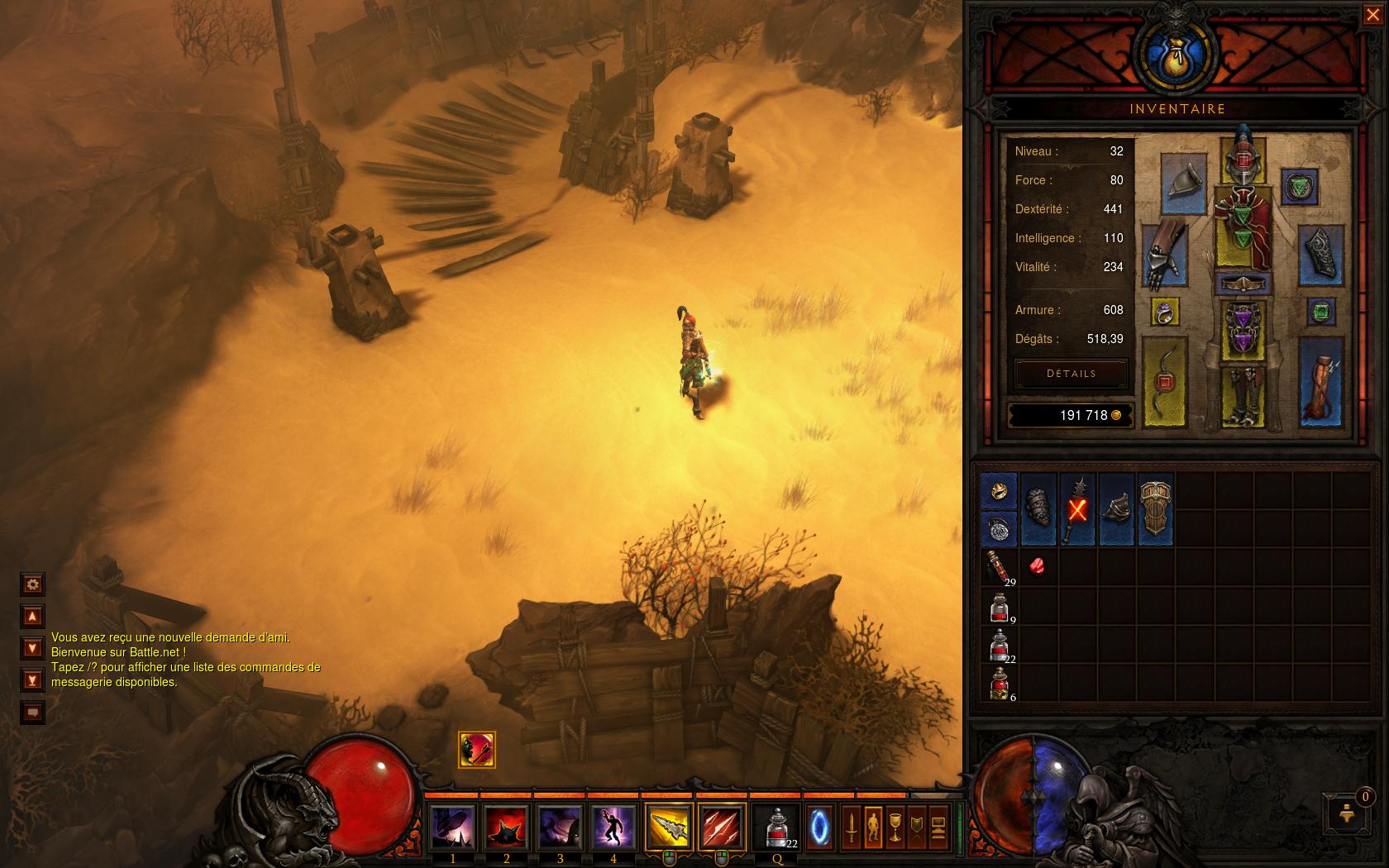Use the health potion quick slot
This screenshot has height=868, width=1389.
pyautogui.click(x=777, y=827)
